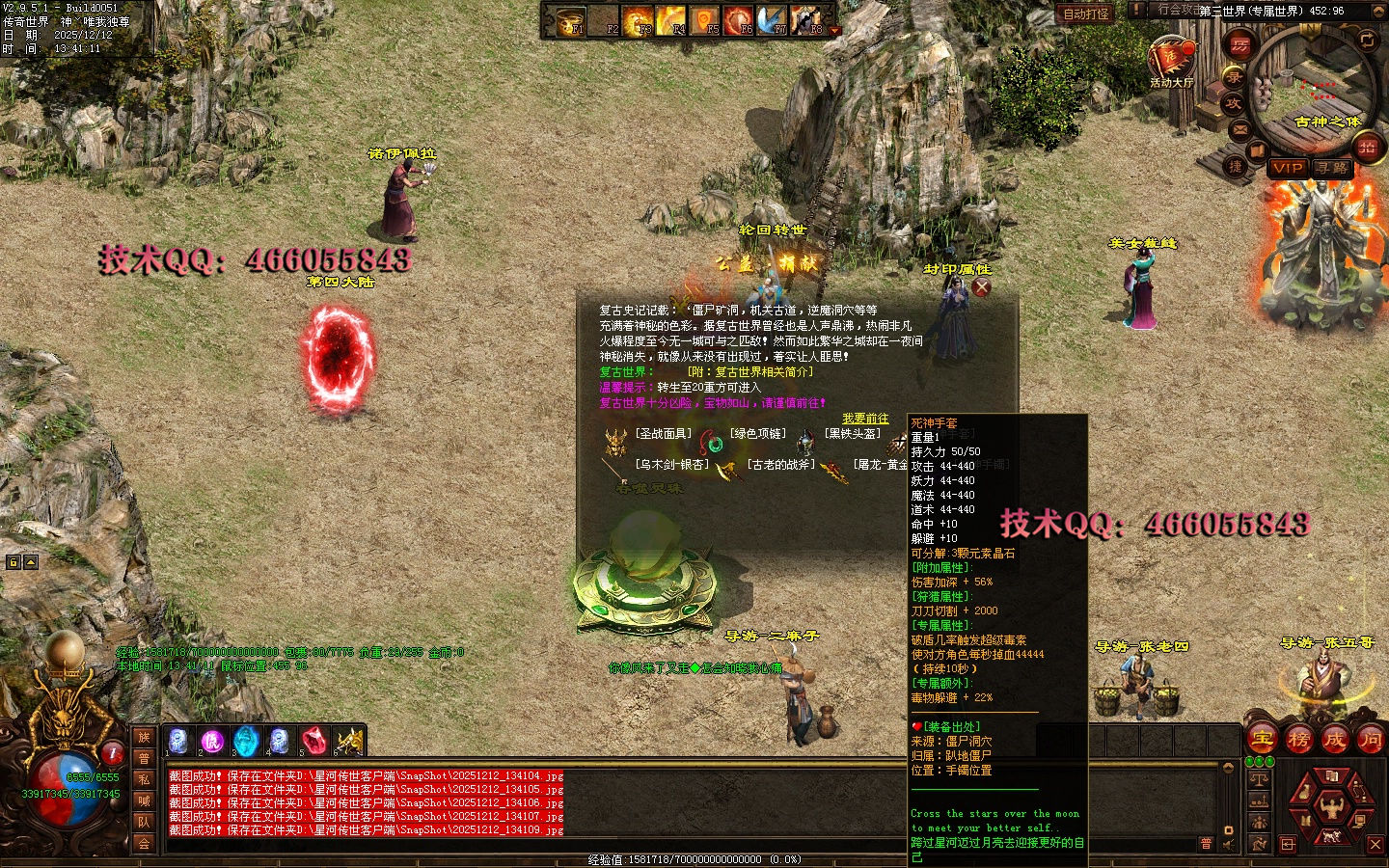Switch chat to the 私 private channel
Image resolution: width=1389 pixels, height=868 pixels.
pyautogui.click(x=144, y=779)
